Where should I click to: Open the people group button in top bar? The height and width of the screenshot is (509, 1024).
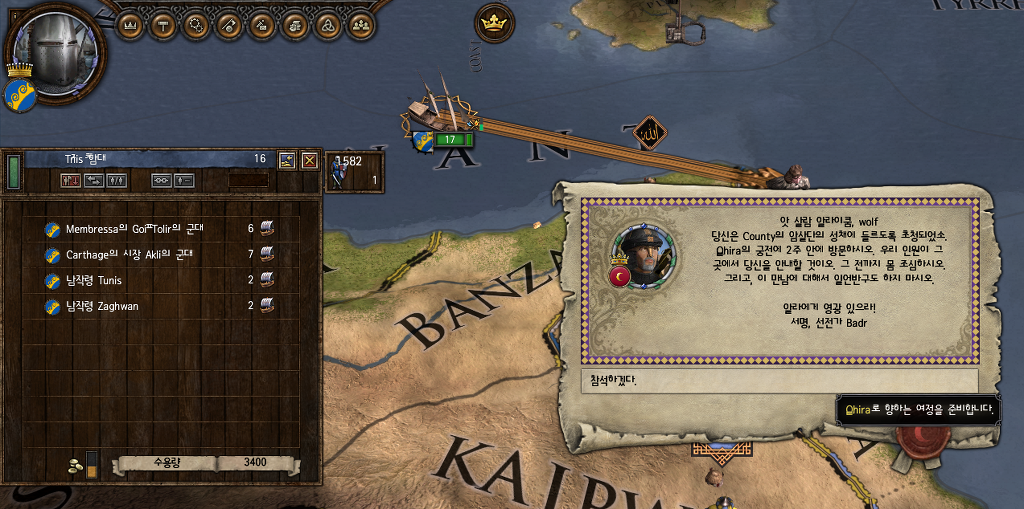pos(360,24)
